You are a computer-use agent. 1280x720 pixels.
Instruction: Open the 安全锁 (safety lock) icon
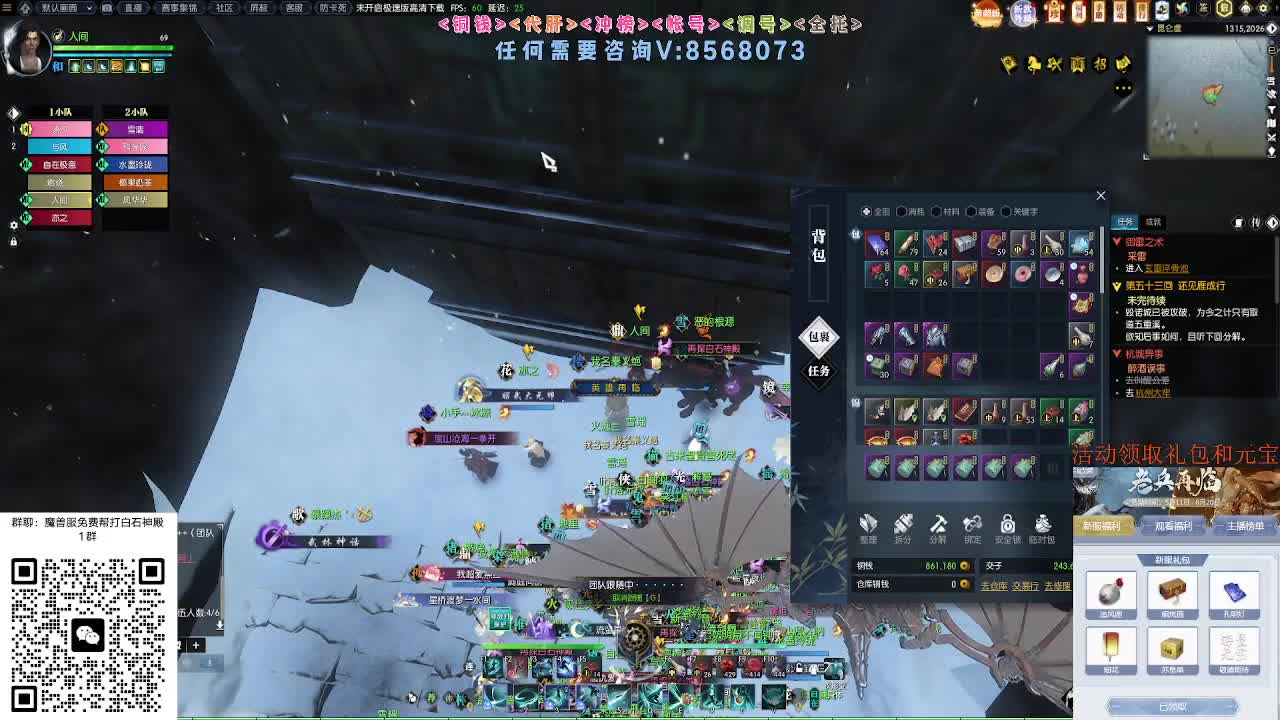(x=1007, y=523)
